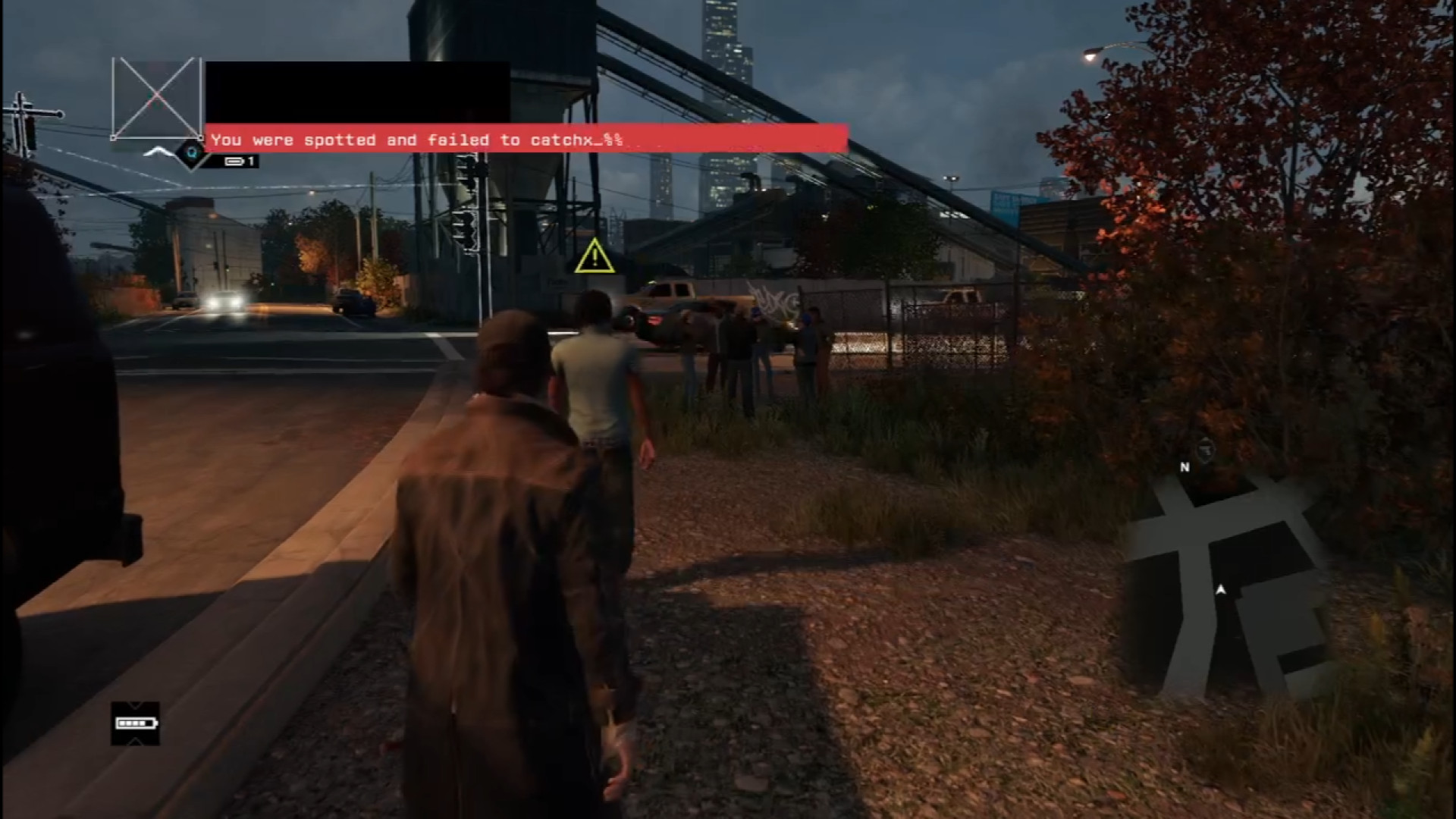Select the phone battery icon

click(135, 723)
